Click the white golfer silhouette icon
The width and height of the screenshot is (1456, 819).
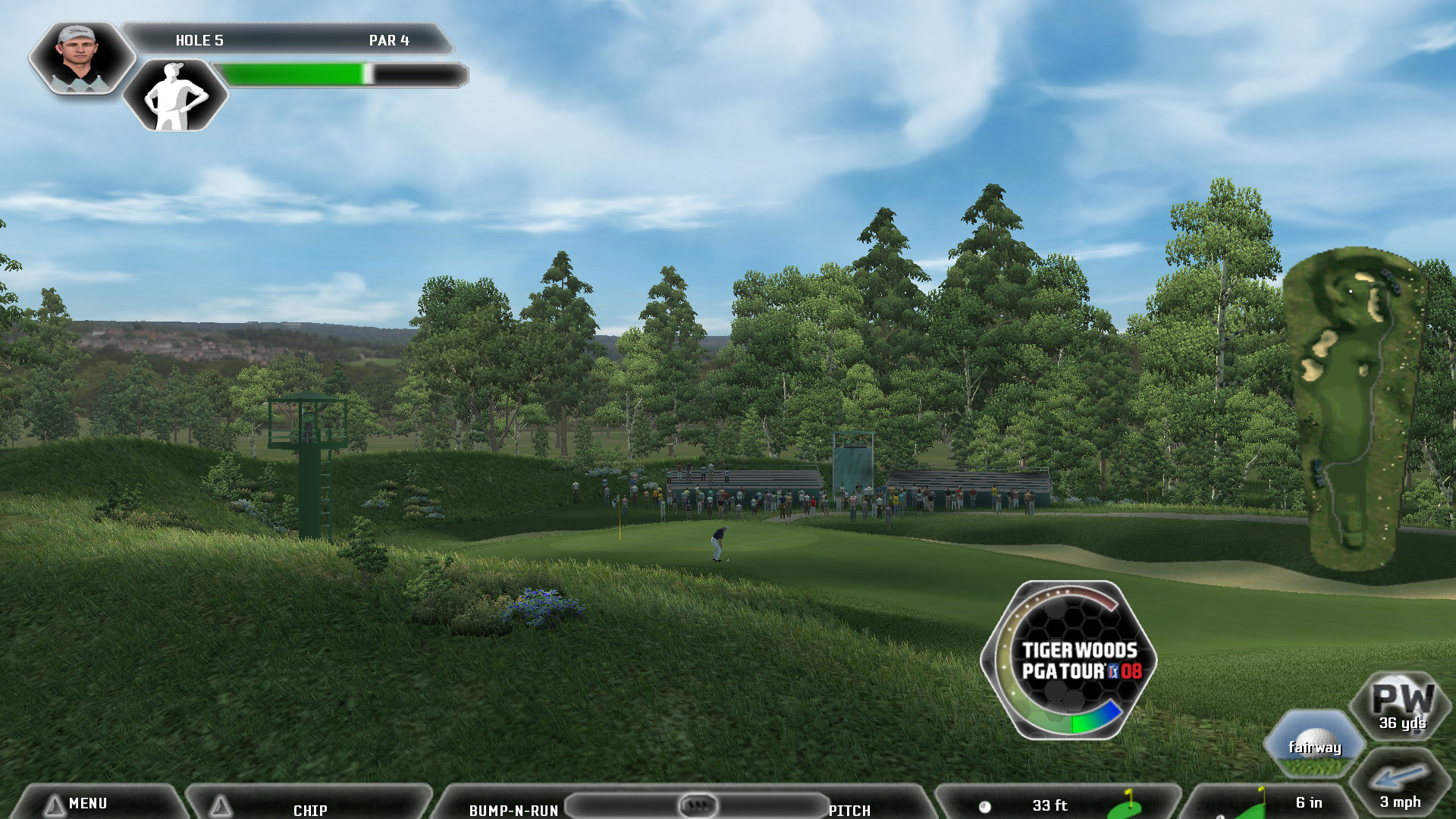point(176,96)
